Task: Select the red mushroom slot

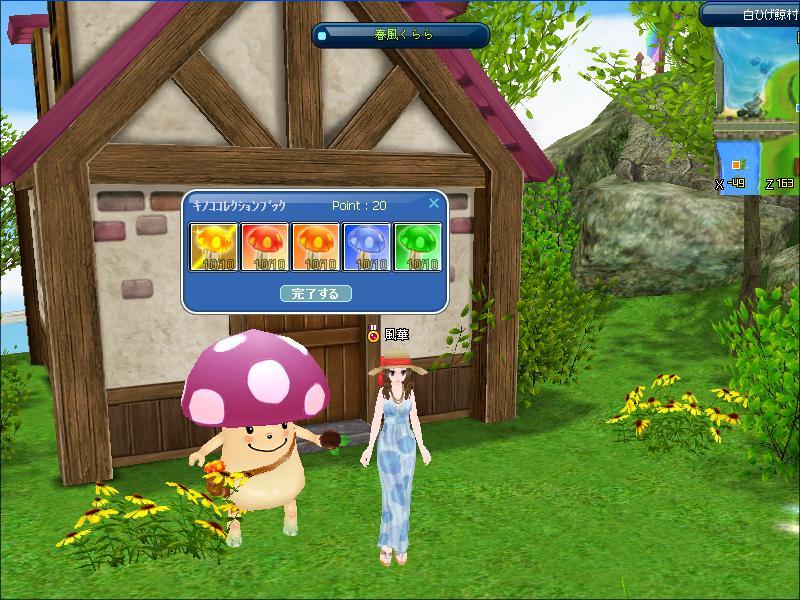Action: pyautogui.click(x=264, y=248)
